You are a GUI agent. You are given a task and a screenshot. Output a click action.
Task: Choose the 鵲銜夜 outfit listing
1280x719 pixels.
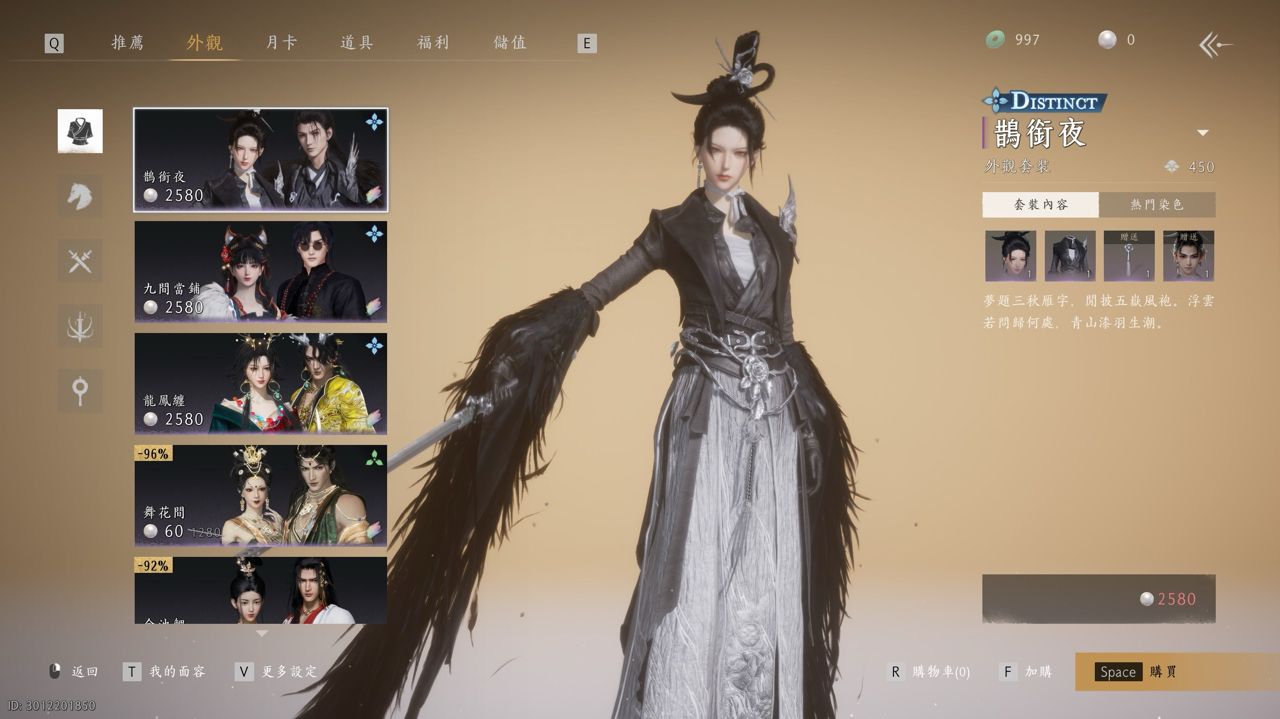tap(260, 160)
